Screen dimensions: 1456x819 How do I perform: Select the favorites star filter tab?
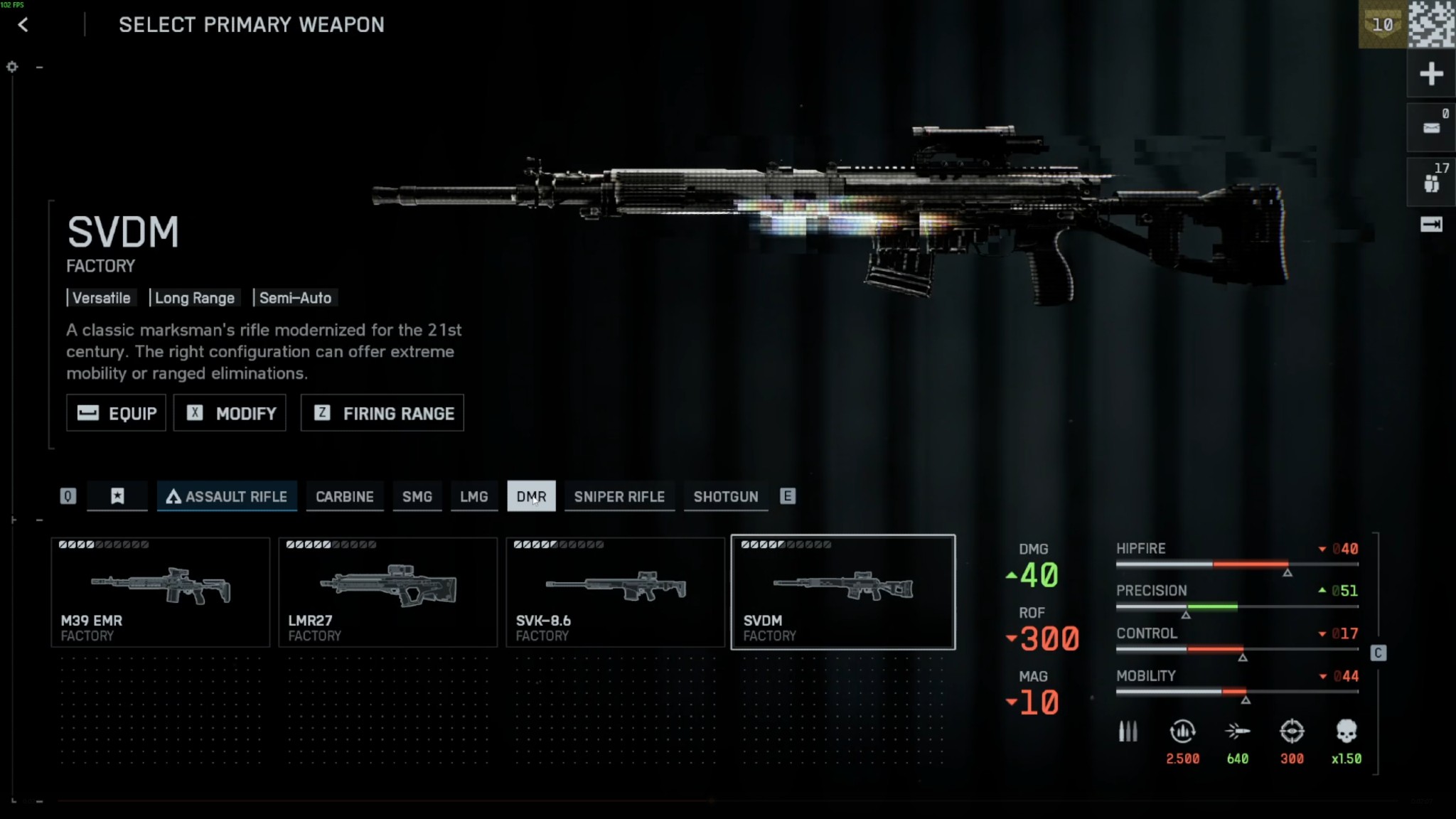pos(117,496)
